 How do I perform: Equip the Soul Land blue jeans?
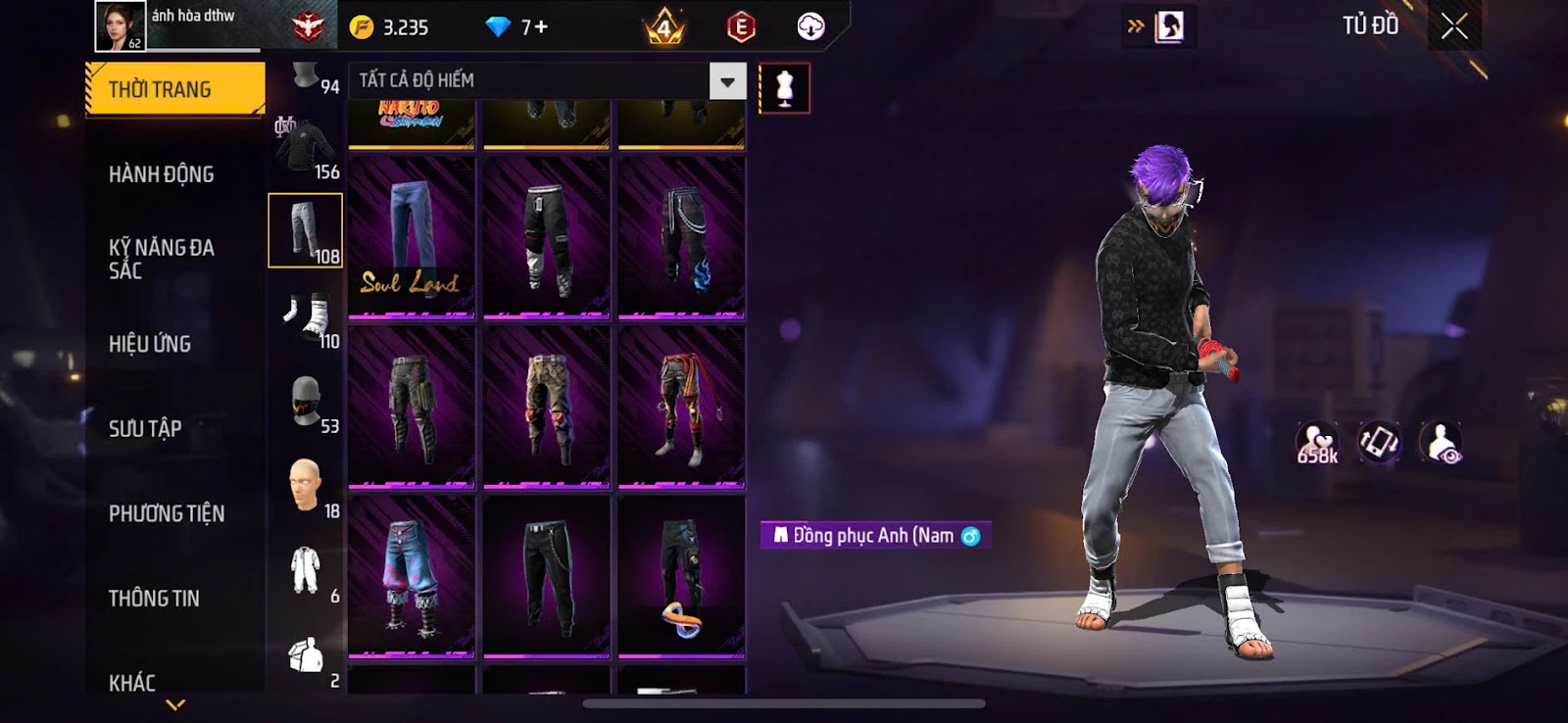[x=412, y=237]
